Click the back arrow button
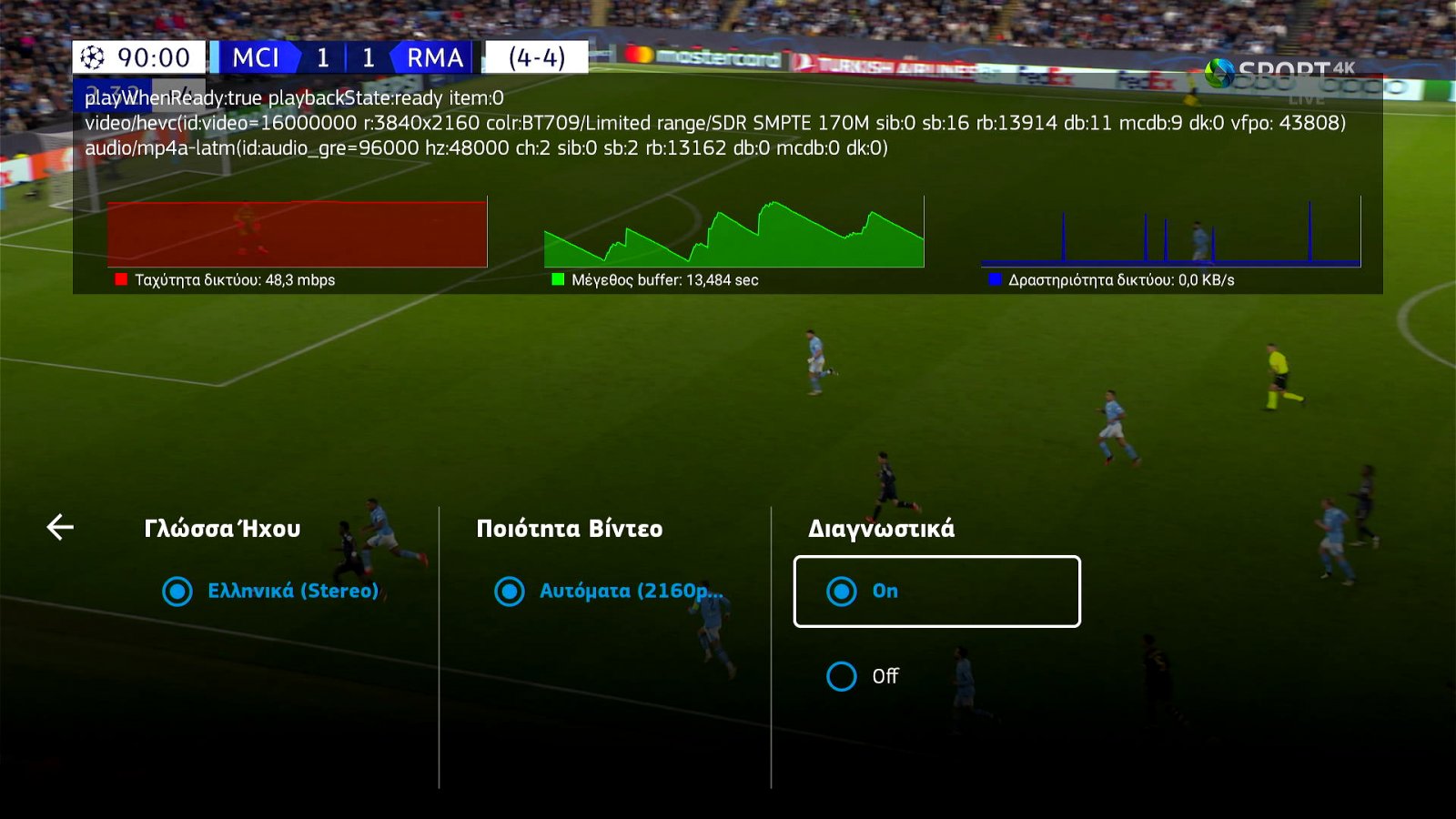Image resolution: width=1456 pixels, height=819 pixels. point(60,527)
